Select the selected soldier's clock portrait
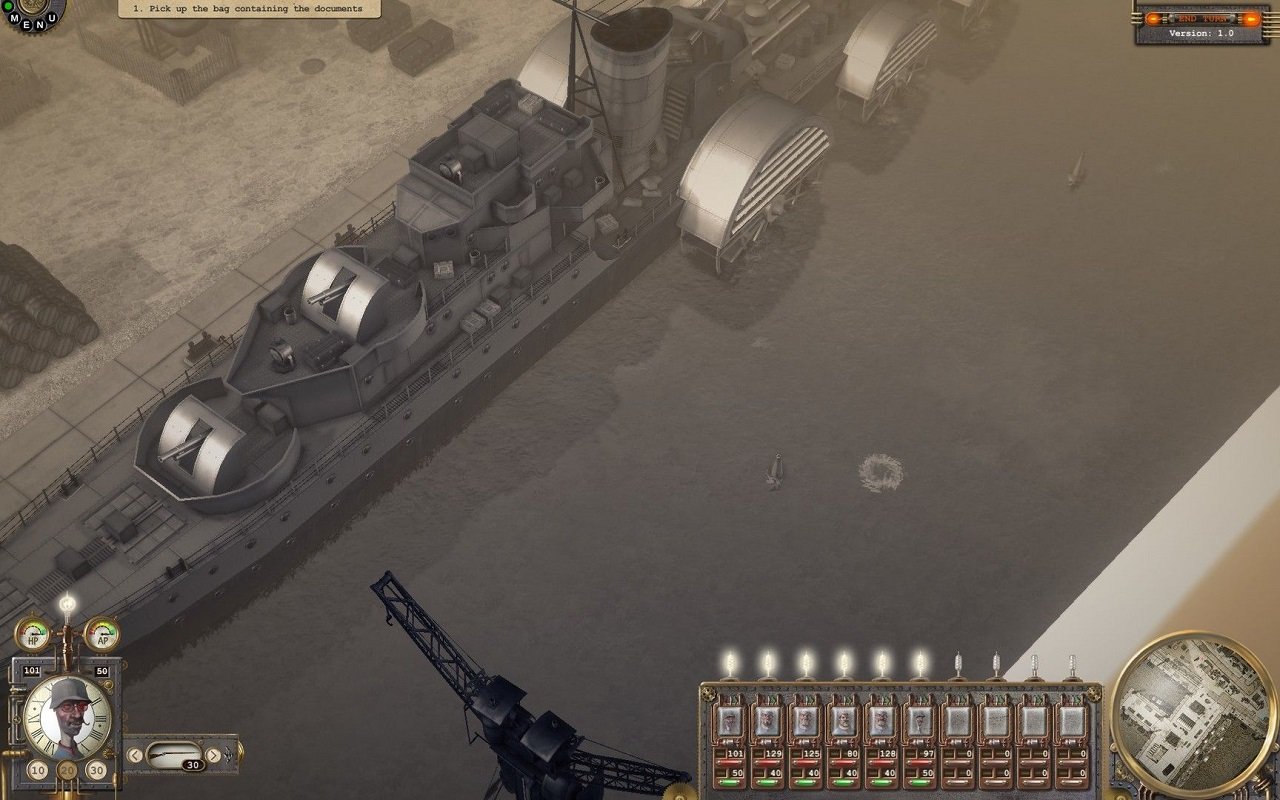The width and height of the screenshot is (1280, 800). 67,716
